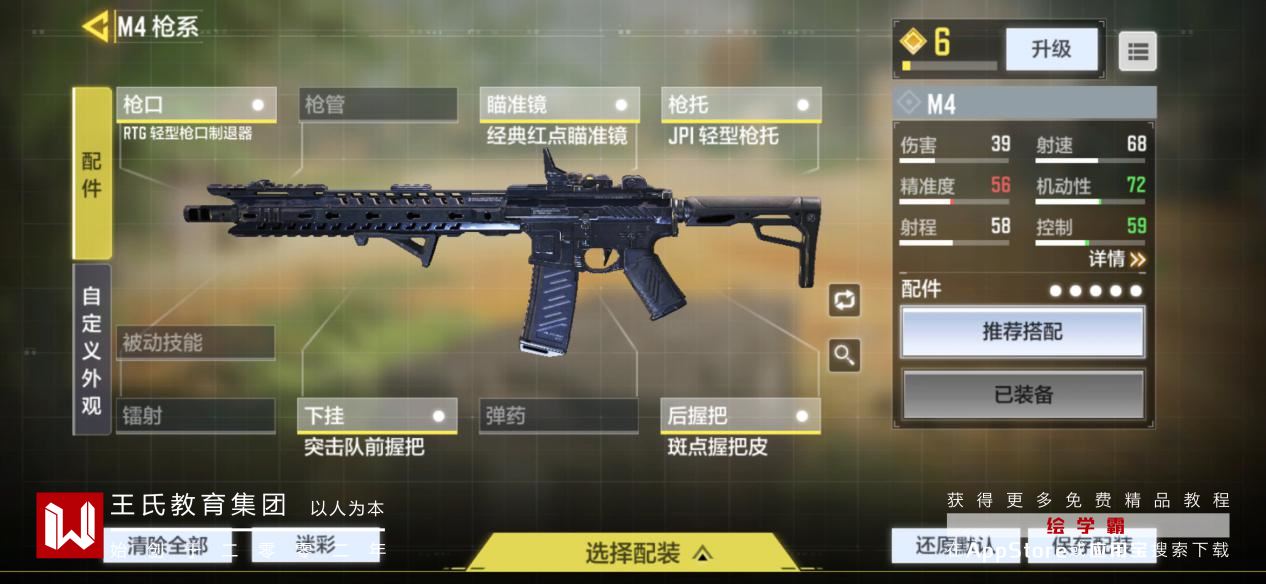1266x584 pixels.
Task: Open the empty 弹药 ammunition slot
Action: point(559,416)
